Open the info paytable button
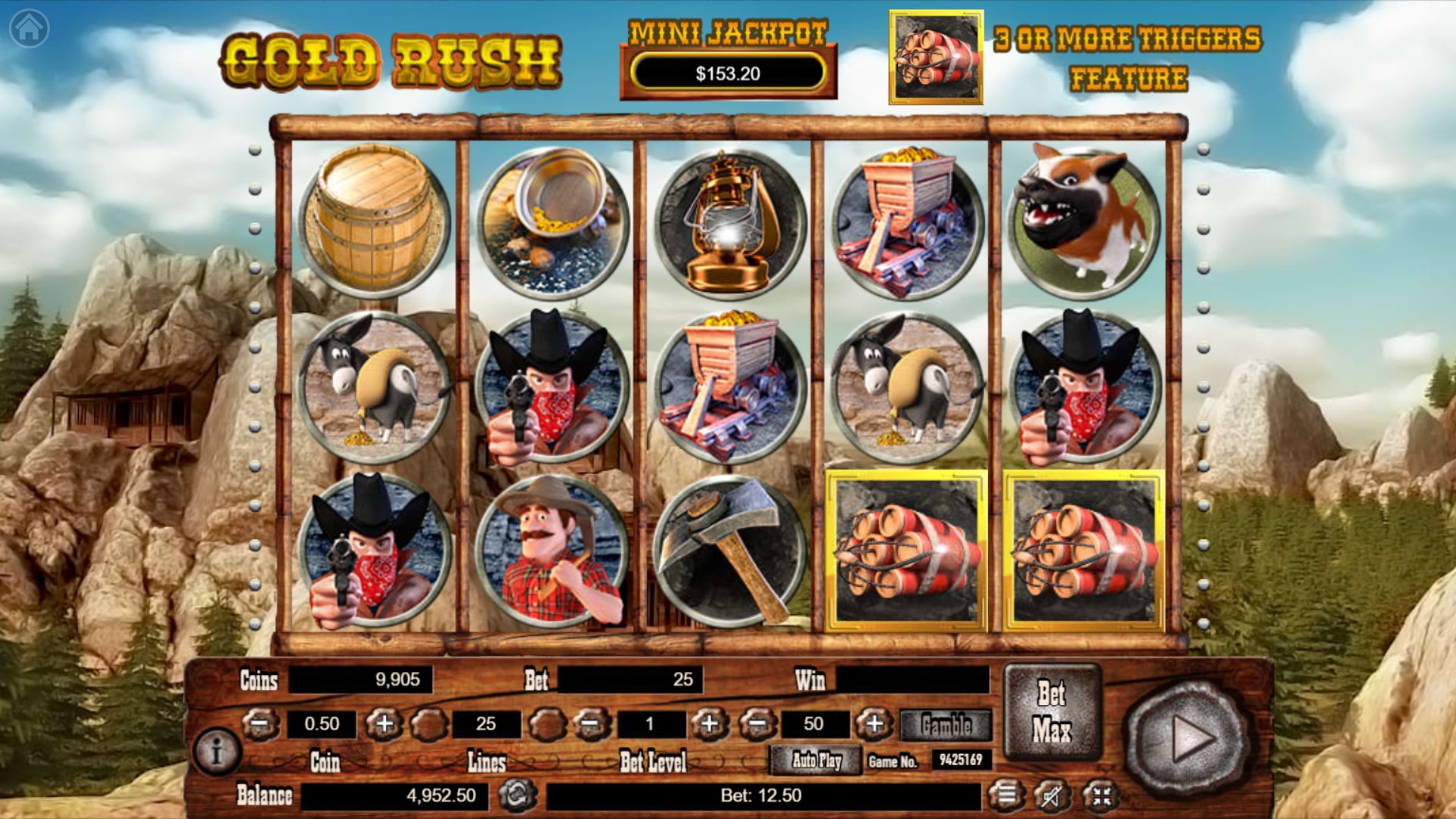This screenshot has width=1456, height=819. click(x=217, y=752)
